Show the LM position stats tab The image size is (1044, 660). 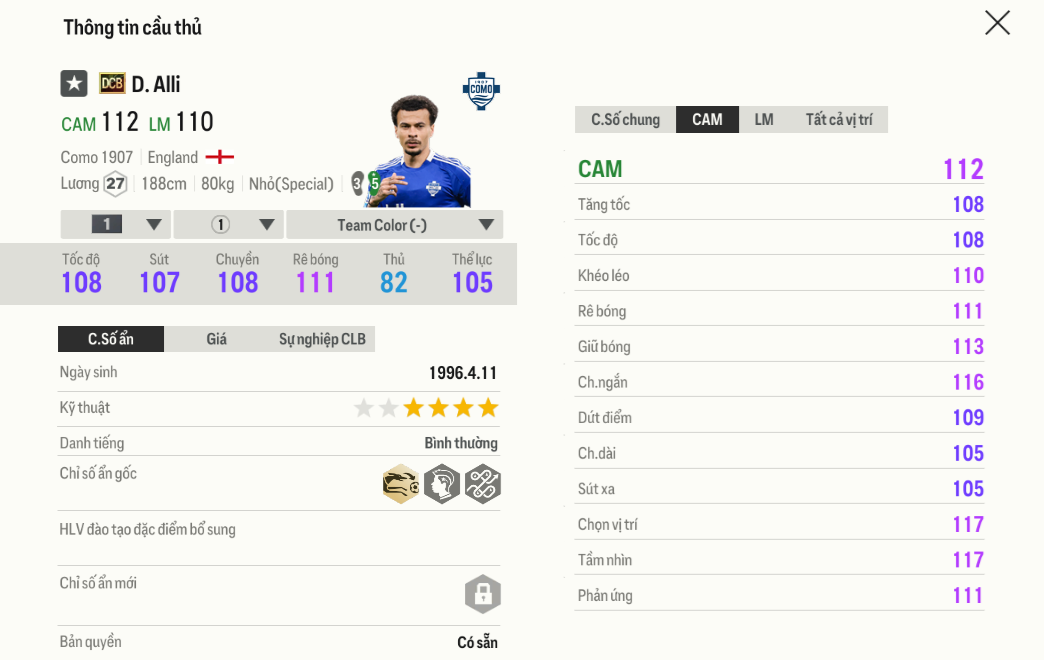[x=764, y=120]
